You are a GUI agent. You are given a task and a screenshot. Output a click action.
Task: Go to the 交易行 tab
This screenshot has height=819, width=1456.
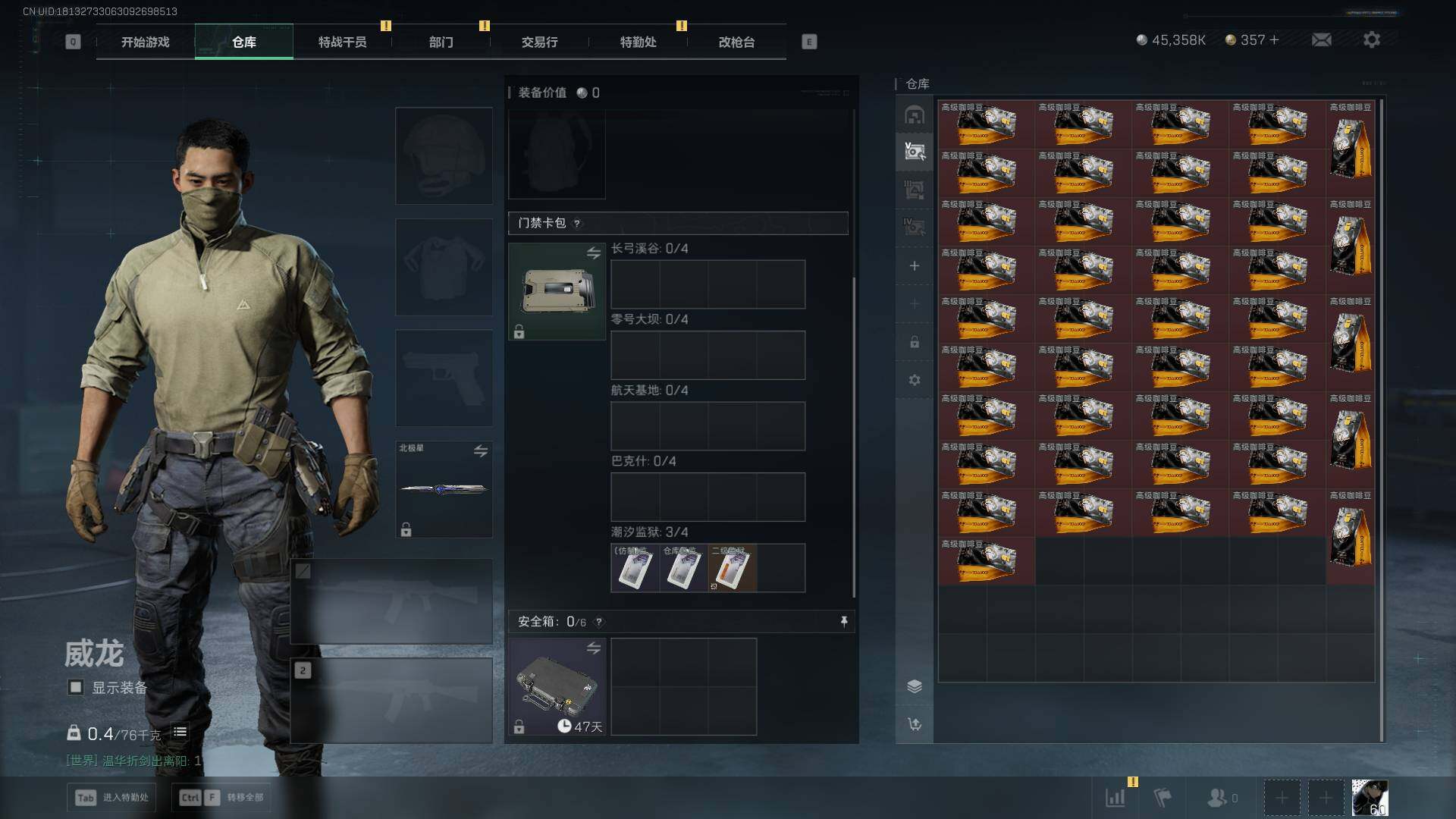[x=539, y=42]
